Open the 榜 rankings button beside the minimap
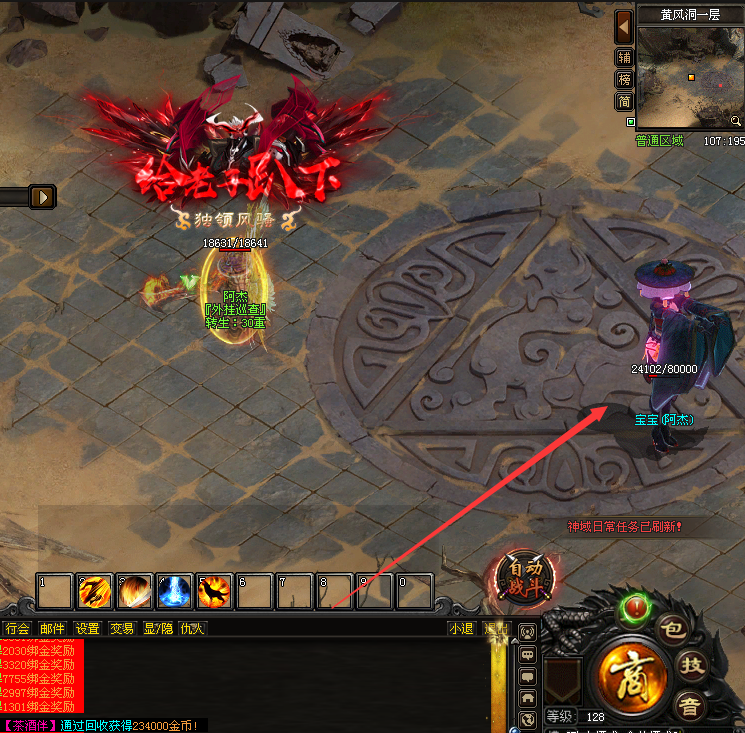The height and width of the screenshot is (733, 745). click(x=624, y=79)
